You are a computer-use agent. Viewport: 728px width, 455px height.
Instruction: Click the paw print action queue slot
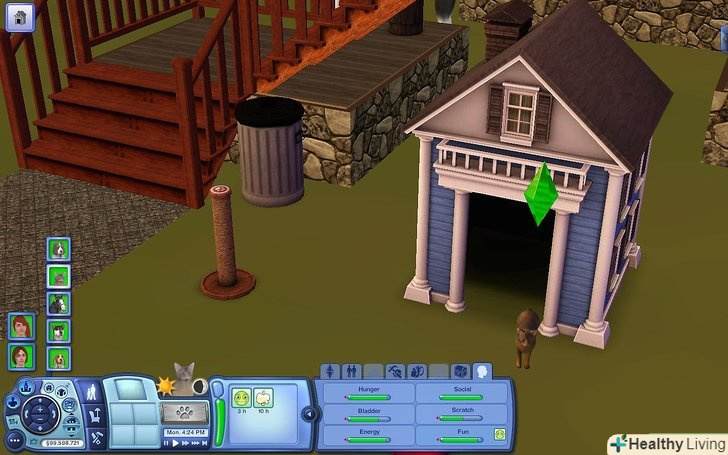[x=183, y=411]
